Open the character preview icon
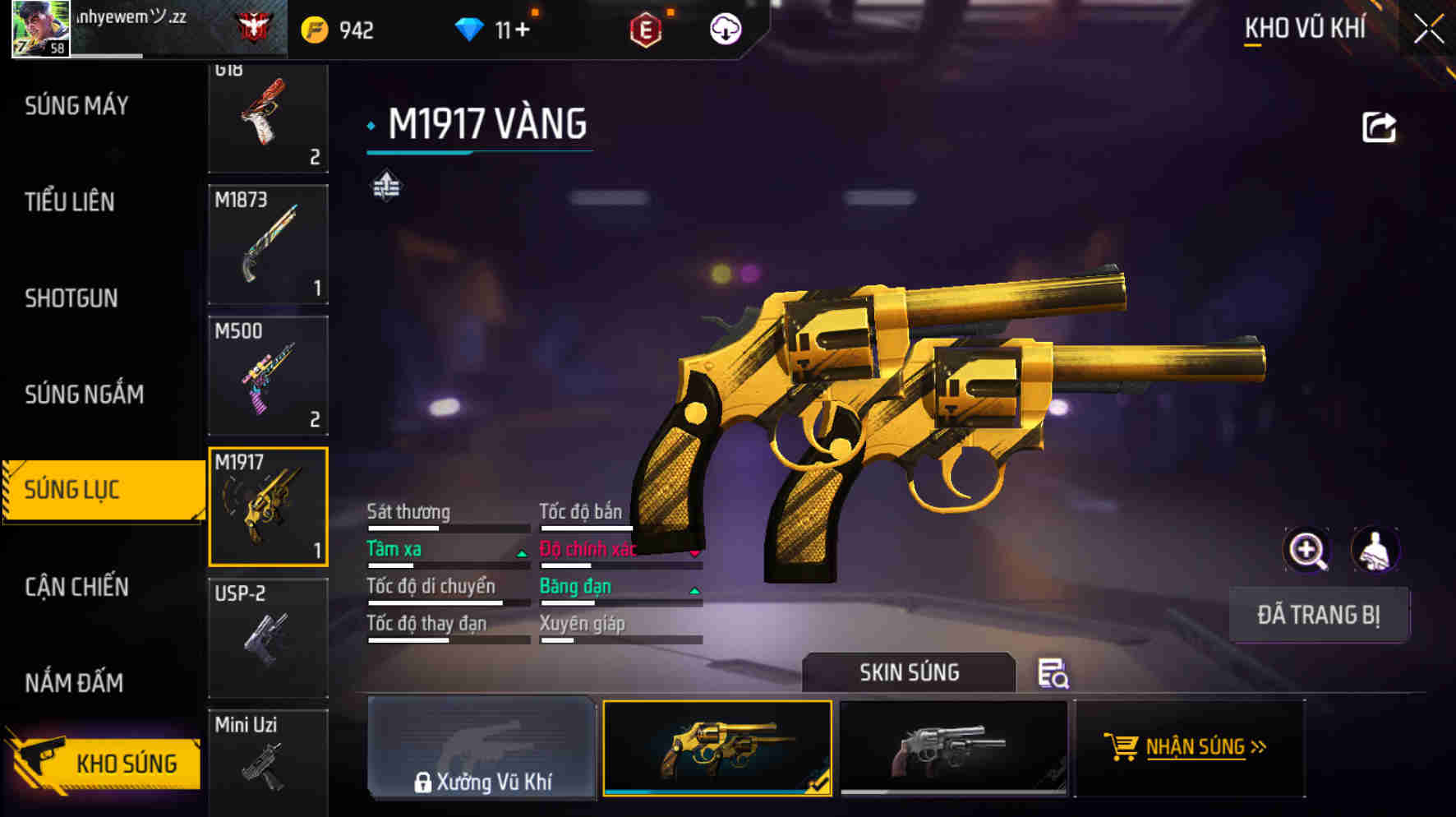Screen dimensions: 1456x817 click(1375, 550)
